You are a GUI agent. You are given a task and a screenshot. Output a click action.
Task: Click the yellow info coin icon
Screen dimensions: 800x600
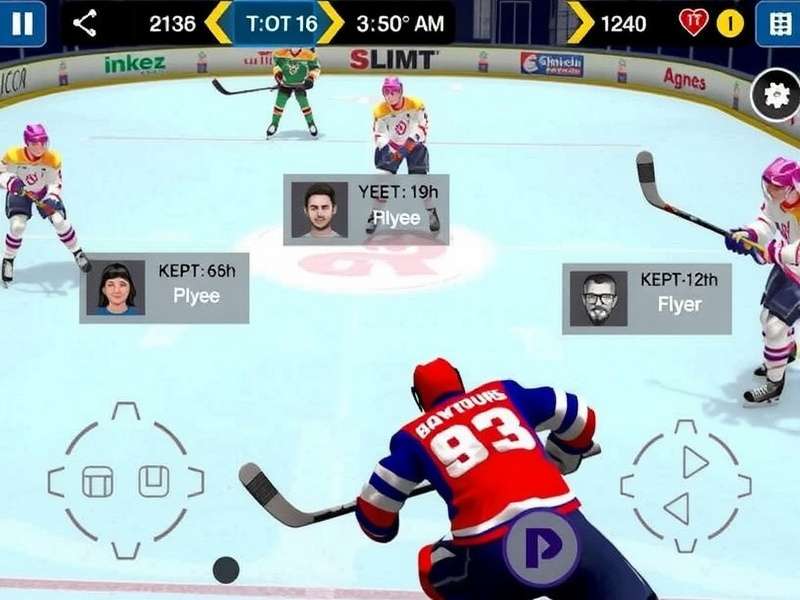[730, 23]
